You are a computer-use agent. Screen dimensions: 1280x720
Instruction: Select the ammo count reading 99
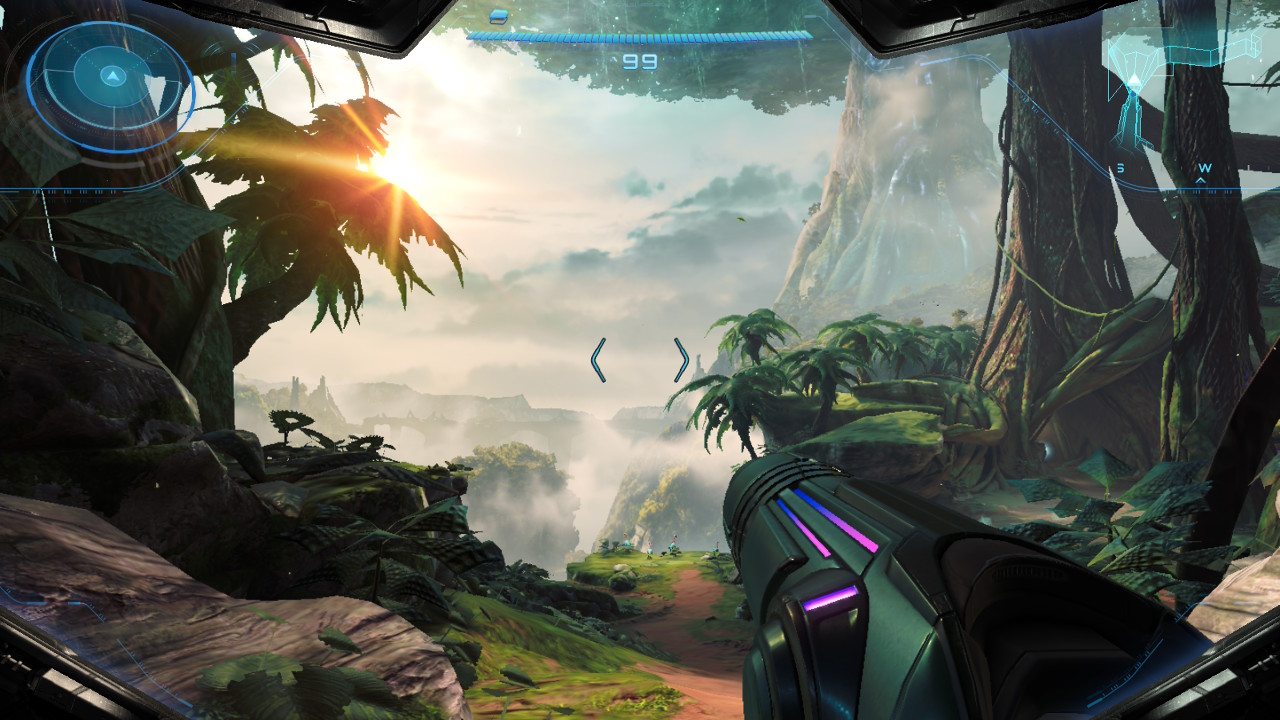point(640,62)
